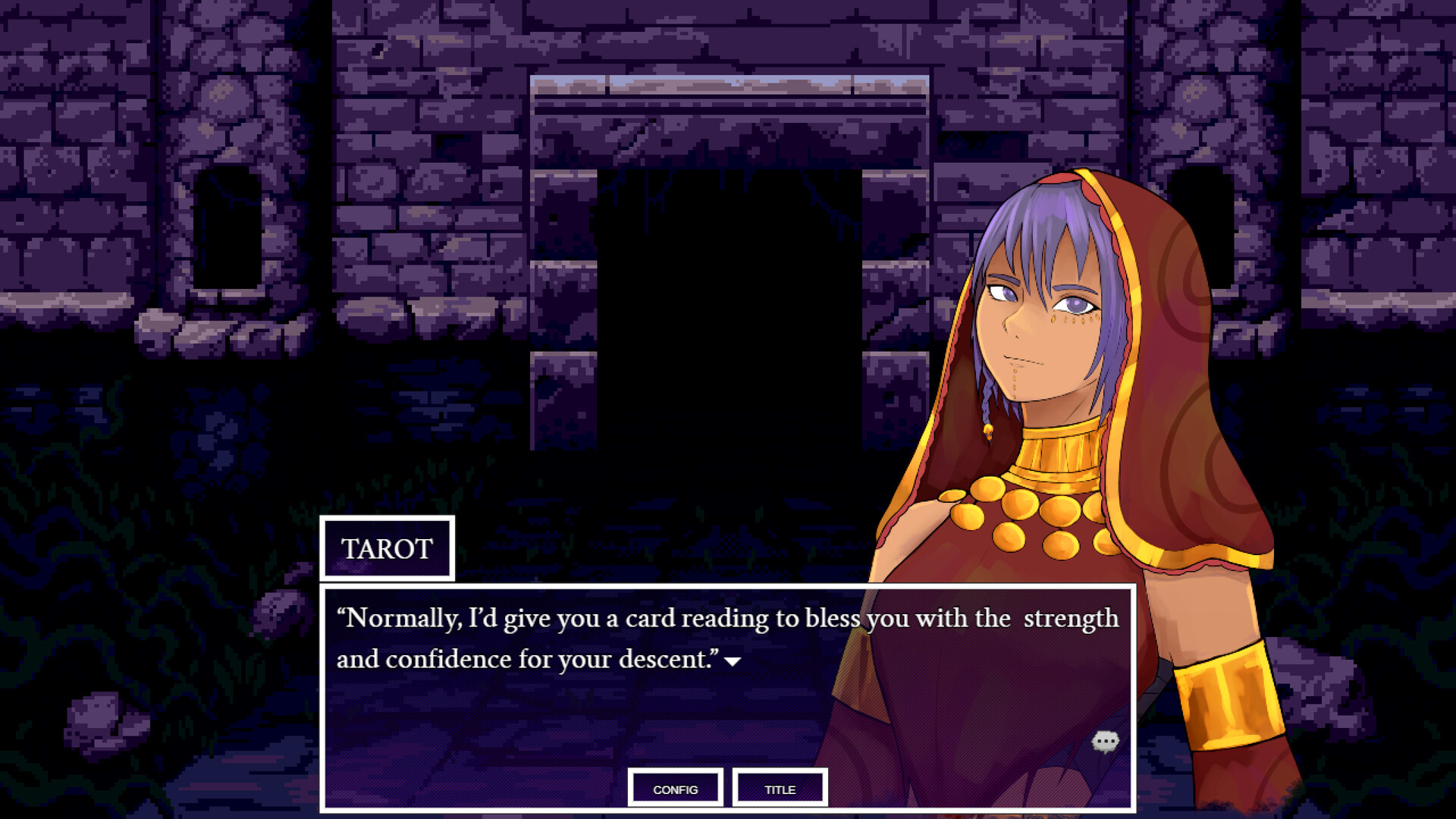Click the blinking cursor triangle to toggle auto-advance

pos(732,663)
